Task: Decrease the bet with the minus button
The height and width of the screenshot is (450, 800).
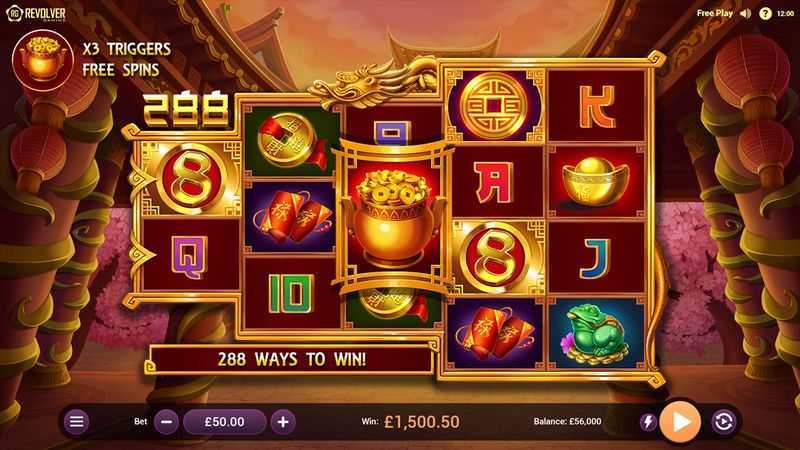Action: pyautogui.click(x=167, y=422)
